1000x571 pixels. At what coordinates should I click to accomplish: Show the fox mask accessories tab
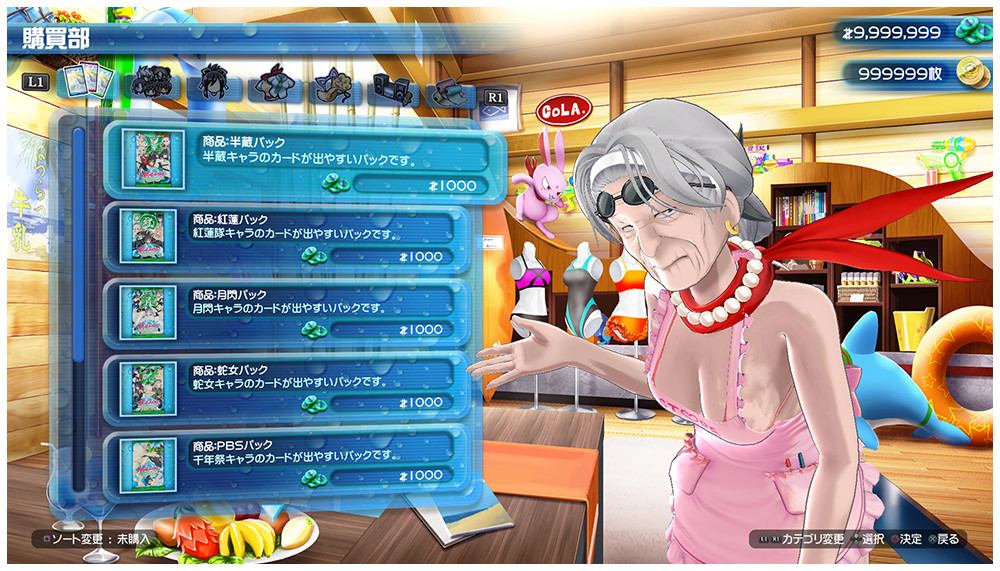[x=333, y=86]
